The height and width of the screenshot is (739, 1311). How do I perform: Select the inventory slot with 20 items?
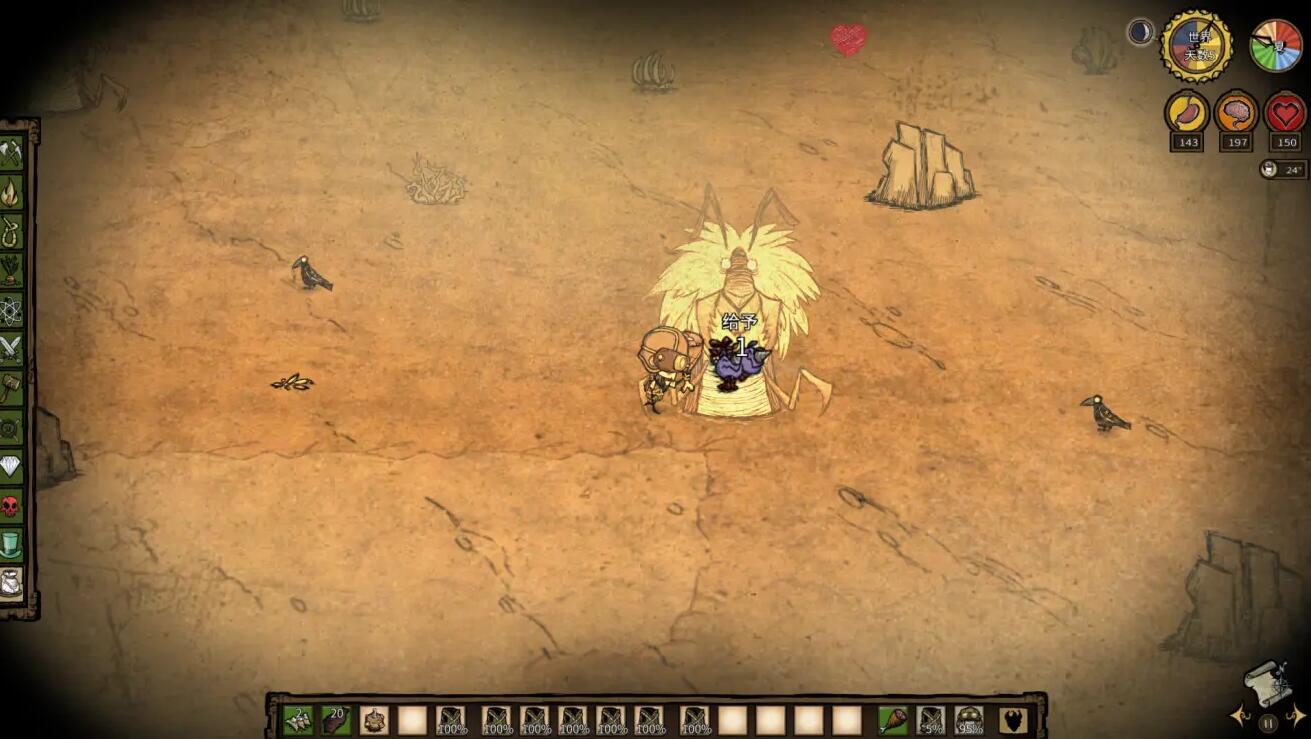336,719
